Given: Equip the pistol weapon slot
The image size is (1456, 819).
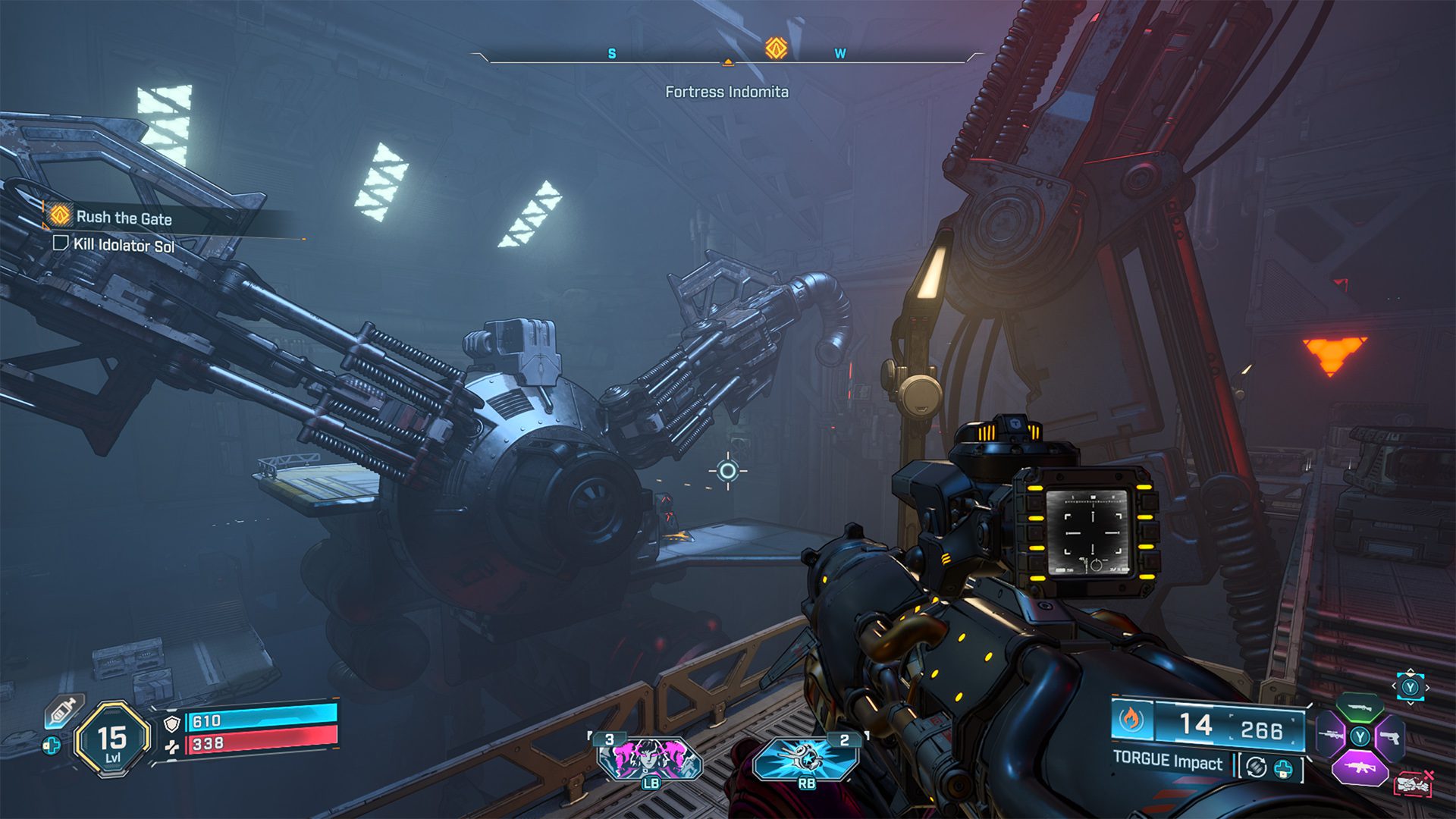Looking at the screenshot, I should click(x=1389, y=737).
